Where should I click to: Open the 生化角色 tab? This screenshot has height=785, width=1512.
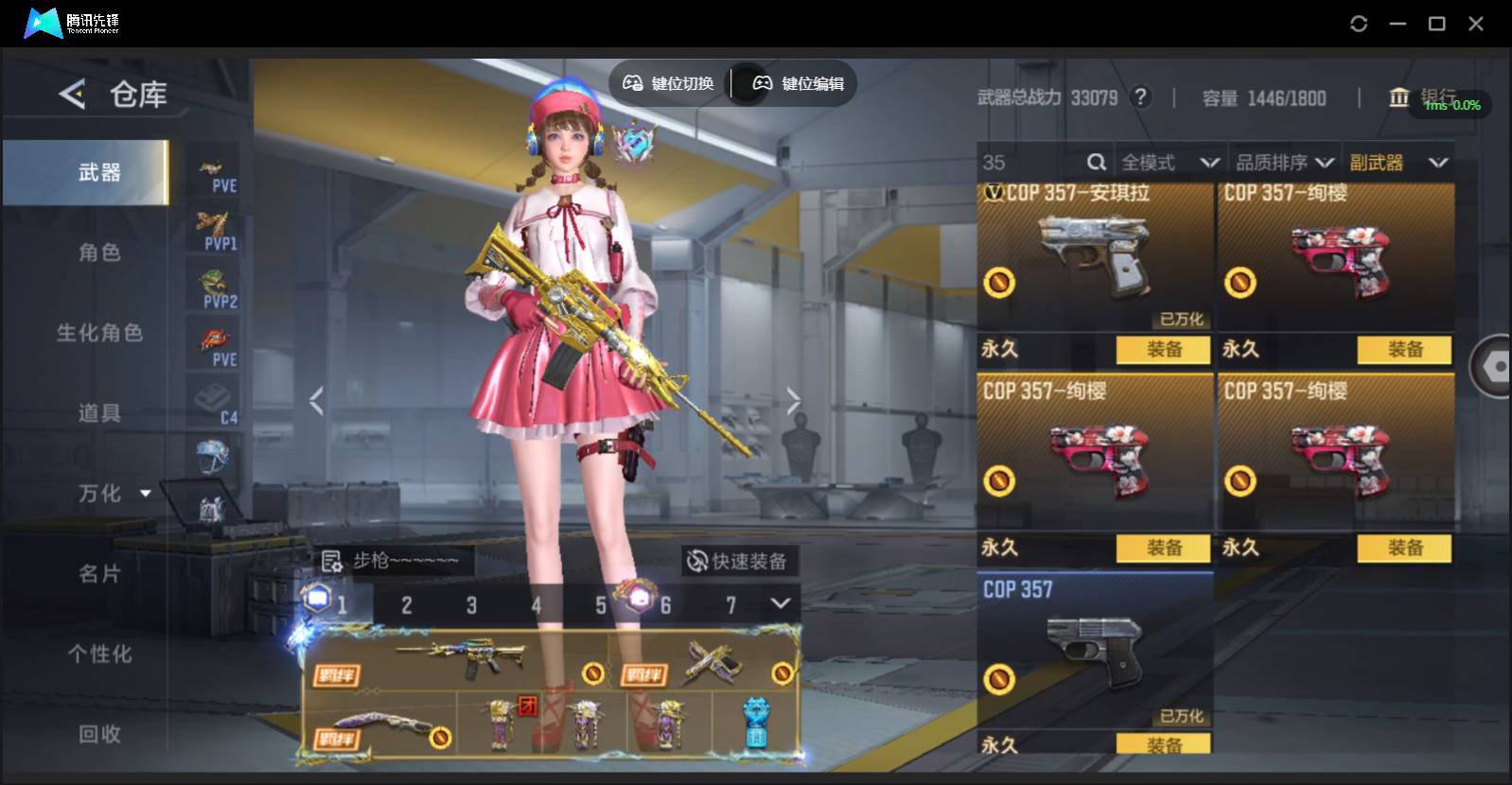(99, 333)
